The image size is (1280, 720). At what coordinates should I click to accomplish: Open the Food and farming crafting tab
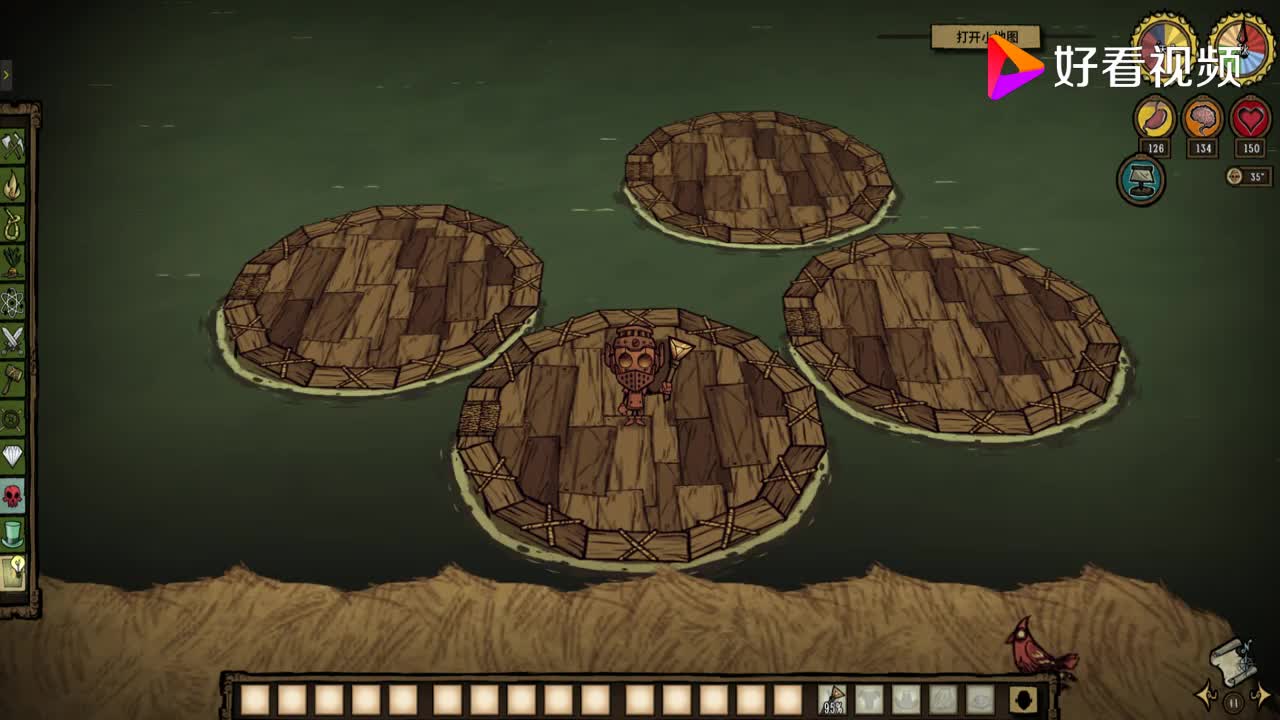[x=12, y=262]
